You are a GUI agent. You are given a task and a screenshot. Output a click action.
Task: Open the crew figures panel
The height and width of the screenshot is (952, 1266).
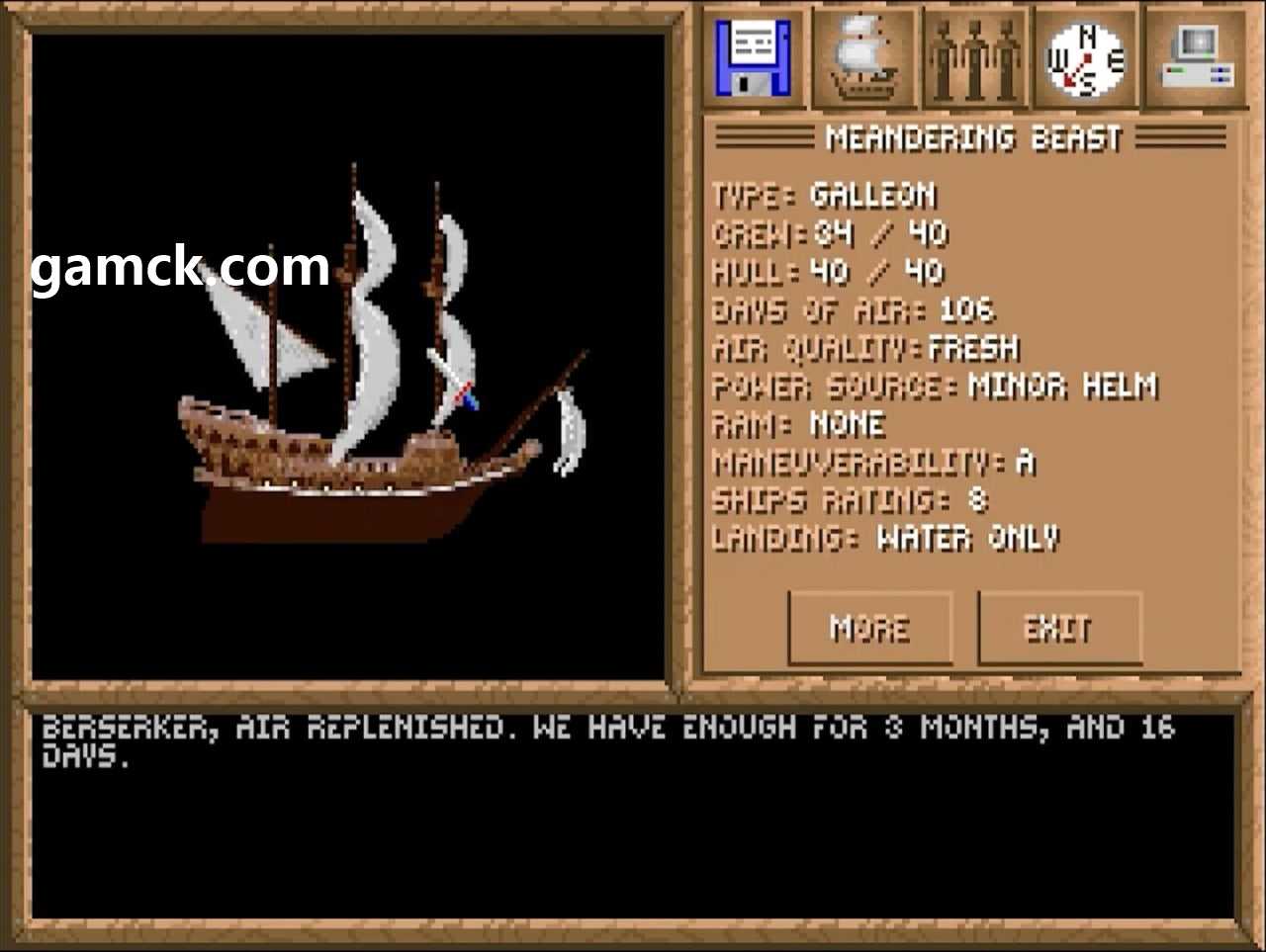click(975, 58)
